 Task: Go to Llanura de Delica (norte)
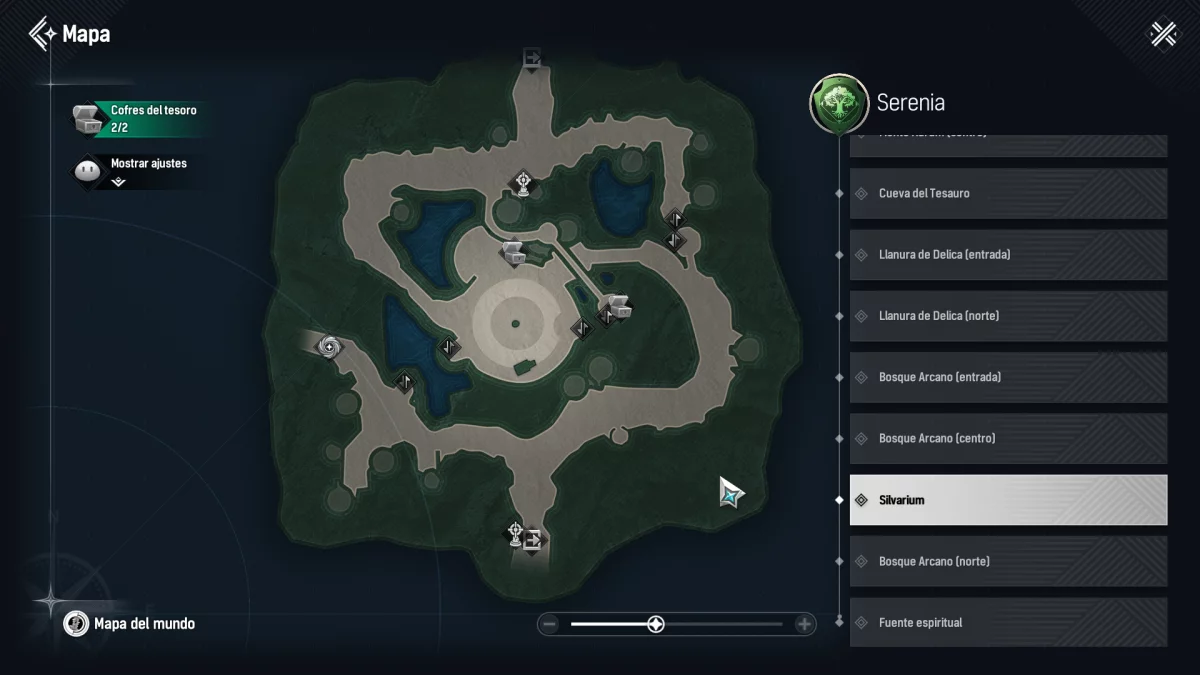coord(1008,316)
